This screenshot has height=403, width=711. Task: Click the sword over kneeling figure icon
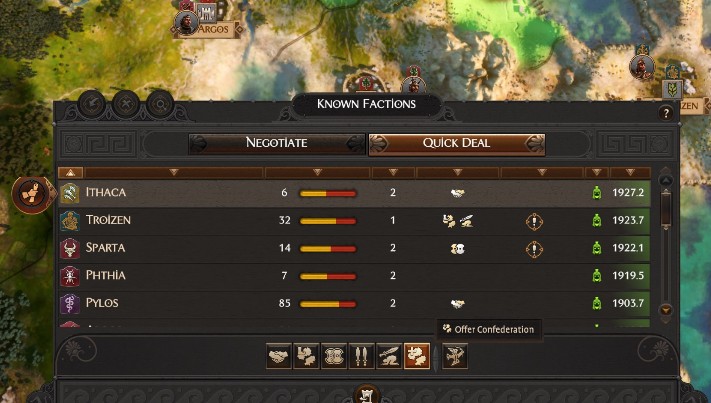[389, 356]
